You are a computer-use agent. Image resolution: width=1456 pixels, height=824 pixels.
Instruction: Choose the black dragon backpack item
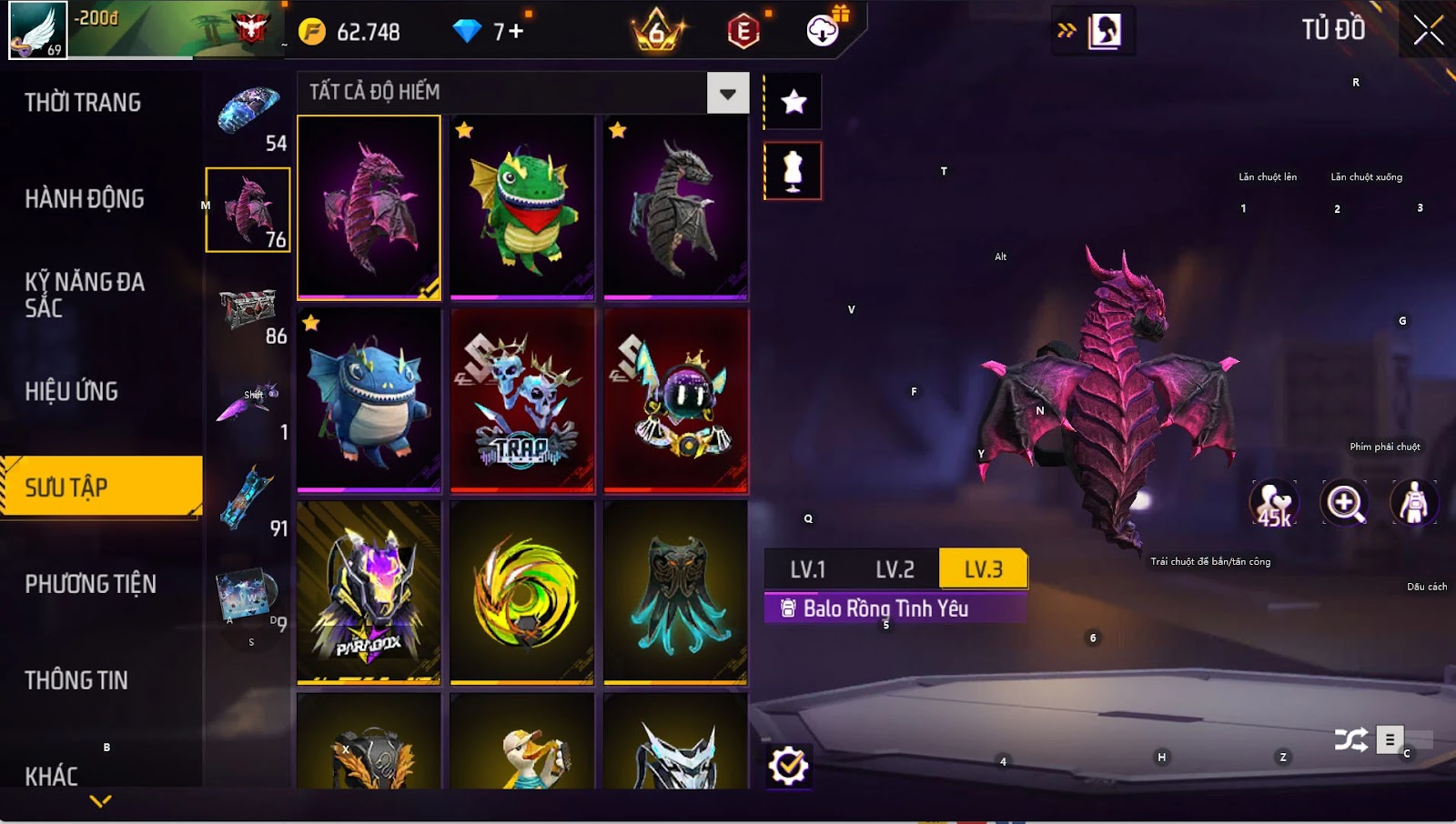point(675,207)
